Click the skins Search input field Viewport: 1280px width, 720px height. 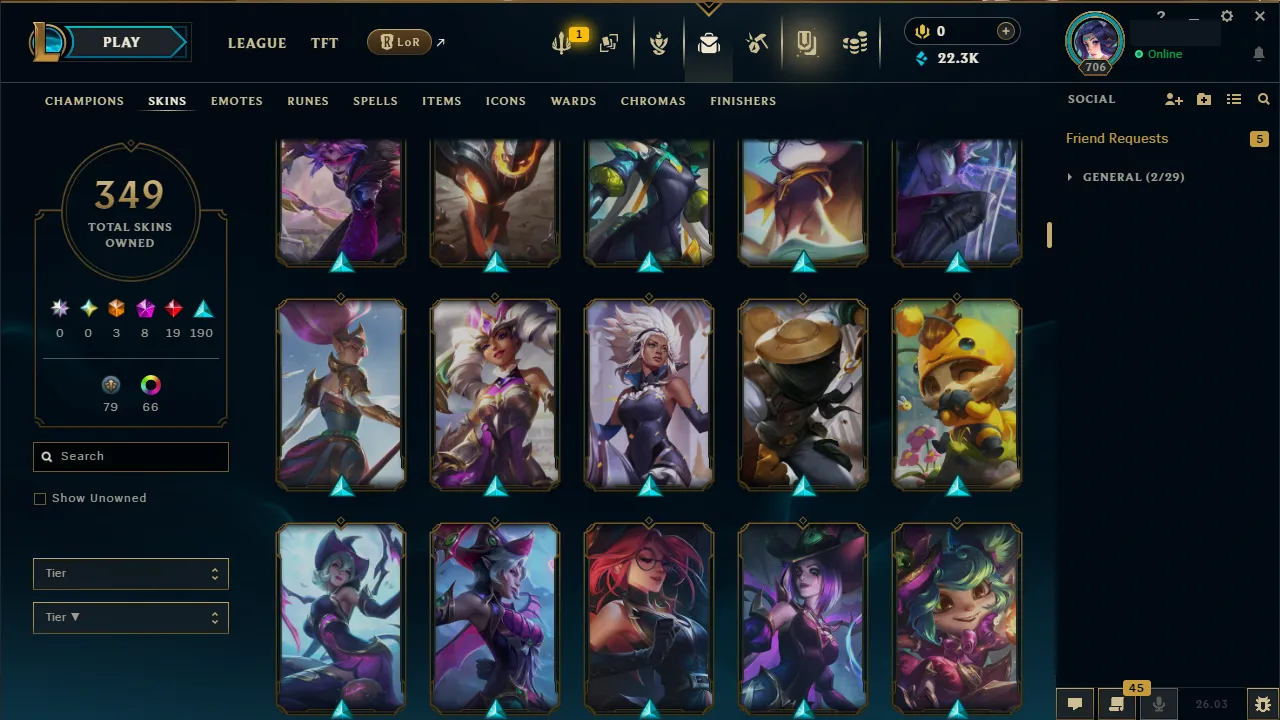point(130,456)
